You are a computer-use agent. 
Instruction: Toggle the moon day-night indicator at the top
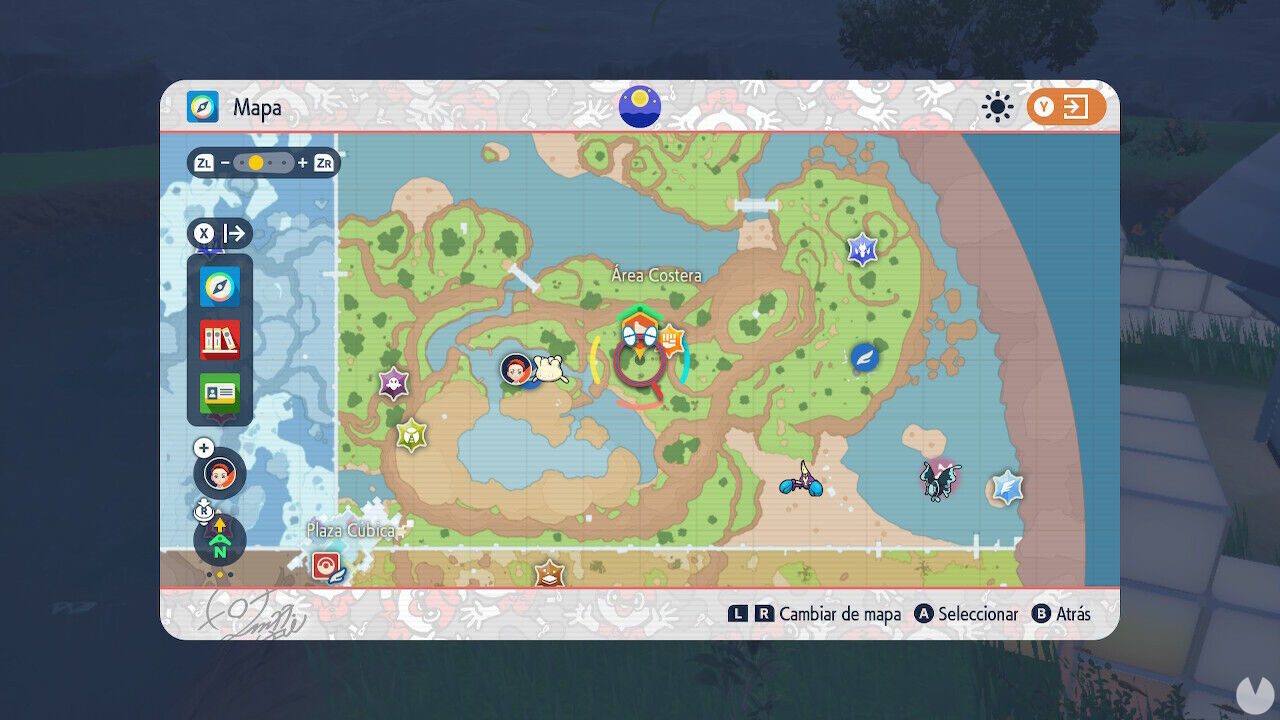coord(638,107)
